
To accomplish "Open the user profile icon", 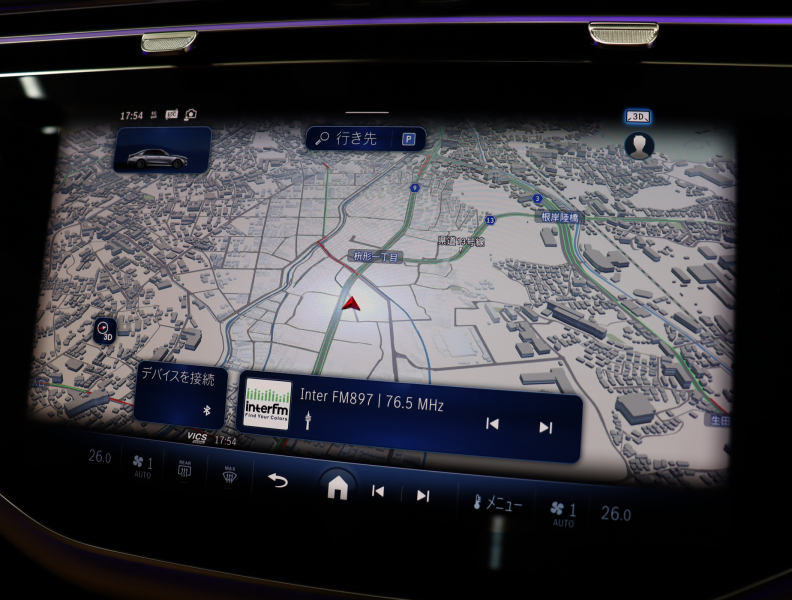I will 638,147.
